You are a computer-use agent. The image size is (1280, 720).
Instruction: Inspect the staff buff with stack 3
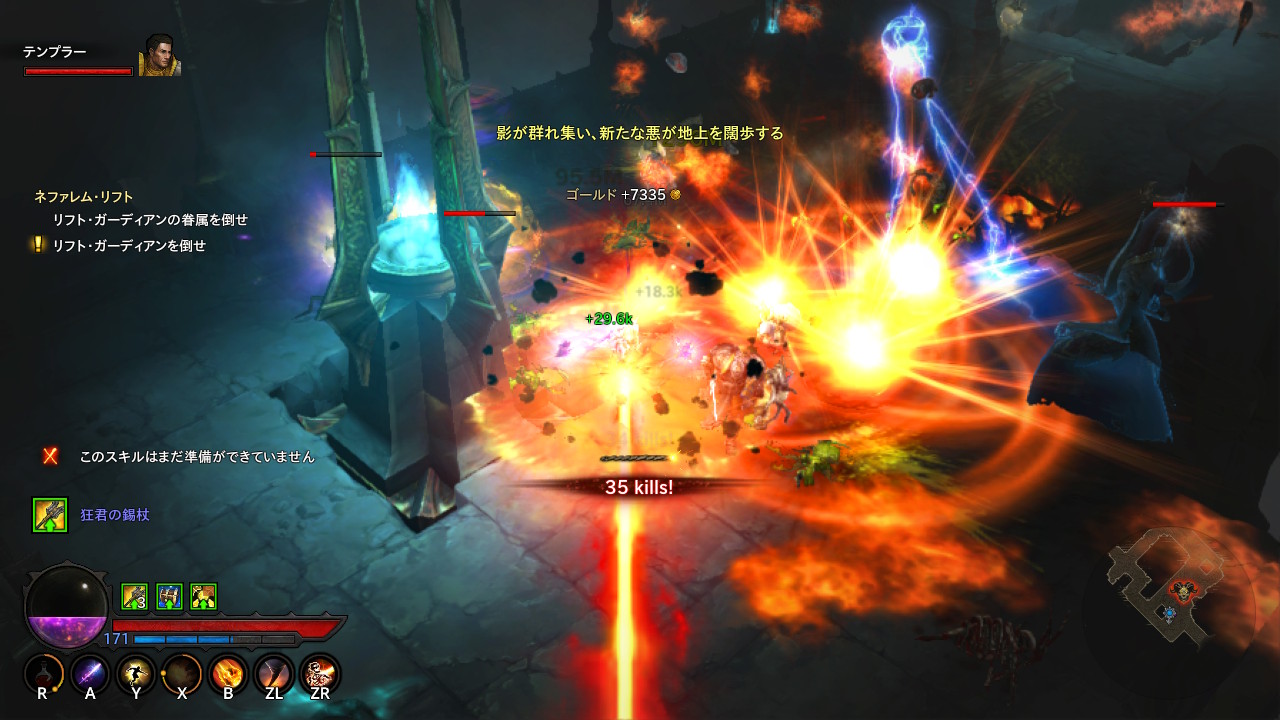135,597
